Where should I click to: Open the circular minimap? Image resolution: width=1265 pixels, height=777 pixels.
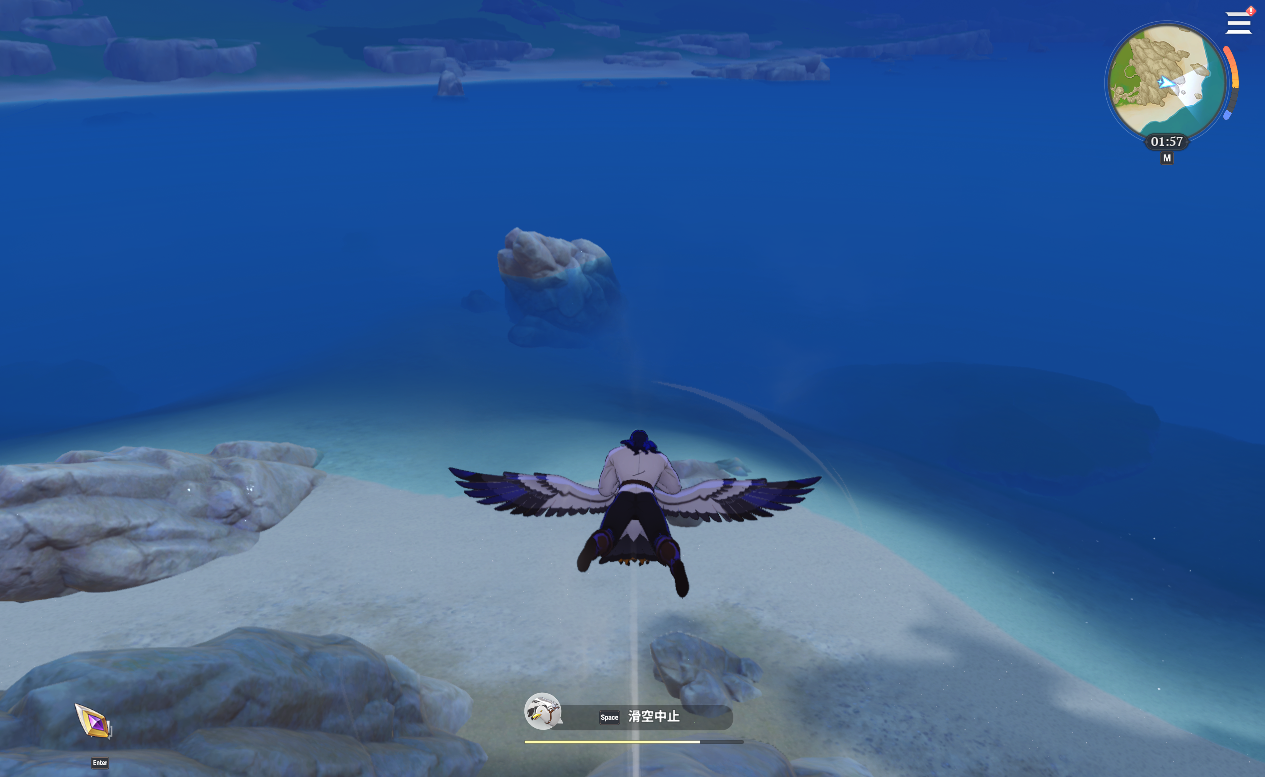tap(1166, 82)
